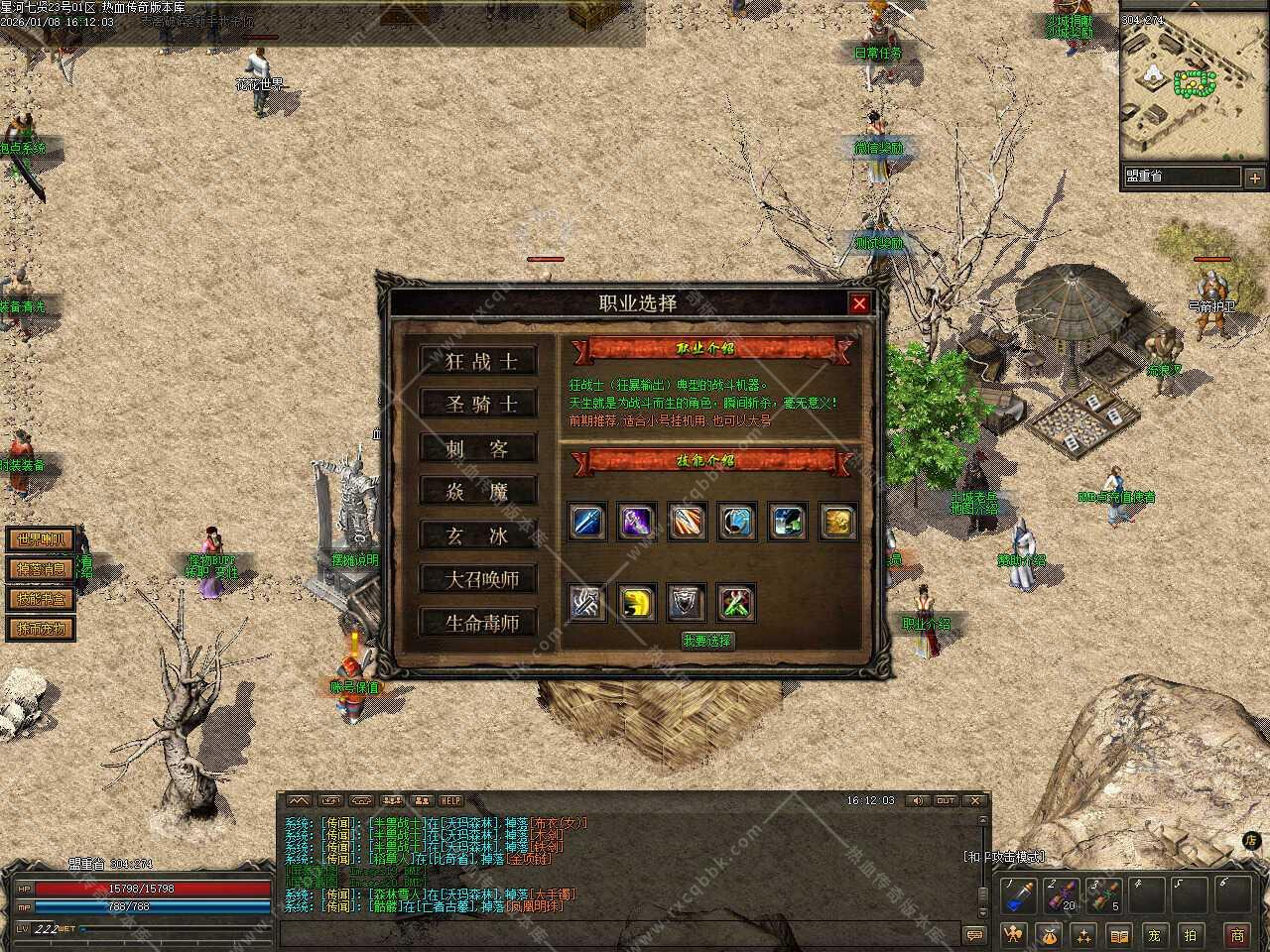This screenshot has width=1270, height=952.
Task: Click the OUT button on chat bar
Action: click(946, 801)
